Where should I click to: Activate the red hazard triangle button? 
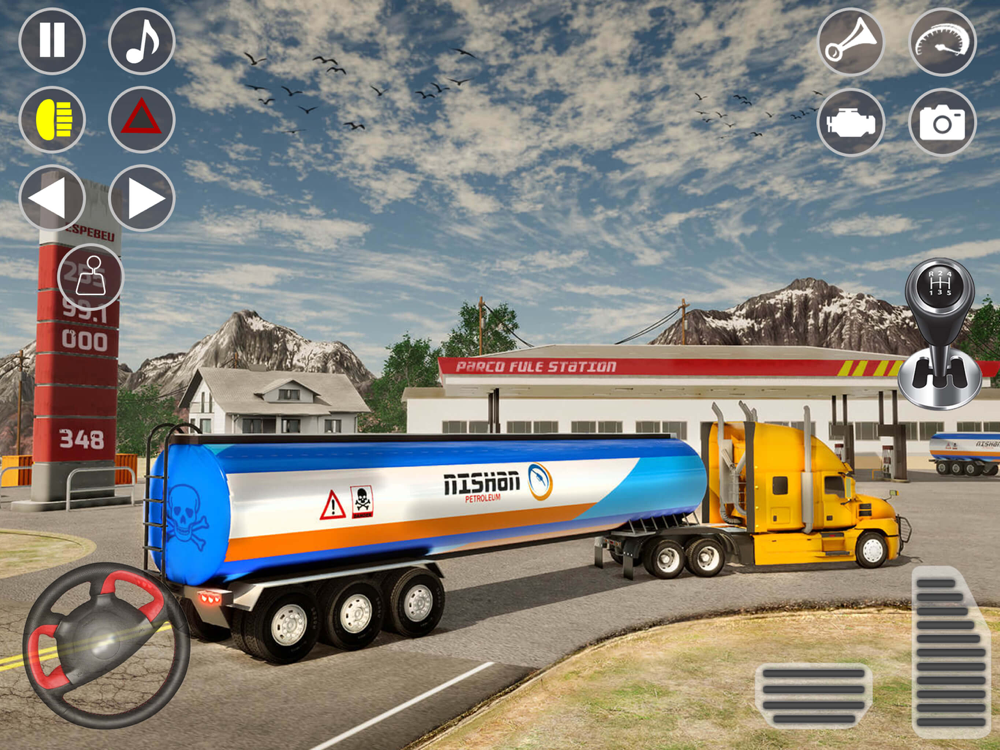click(x=142, y=119)
